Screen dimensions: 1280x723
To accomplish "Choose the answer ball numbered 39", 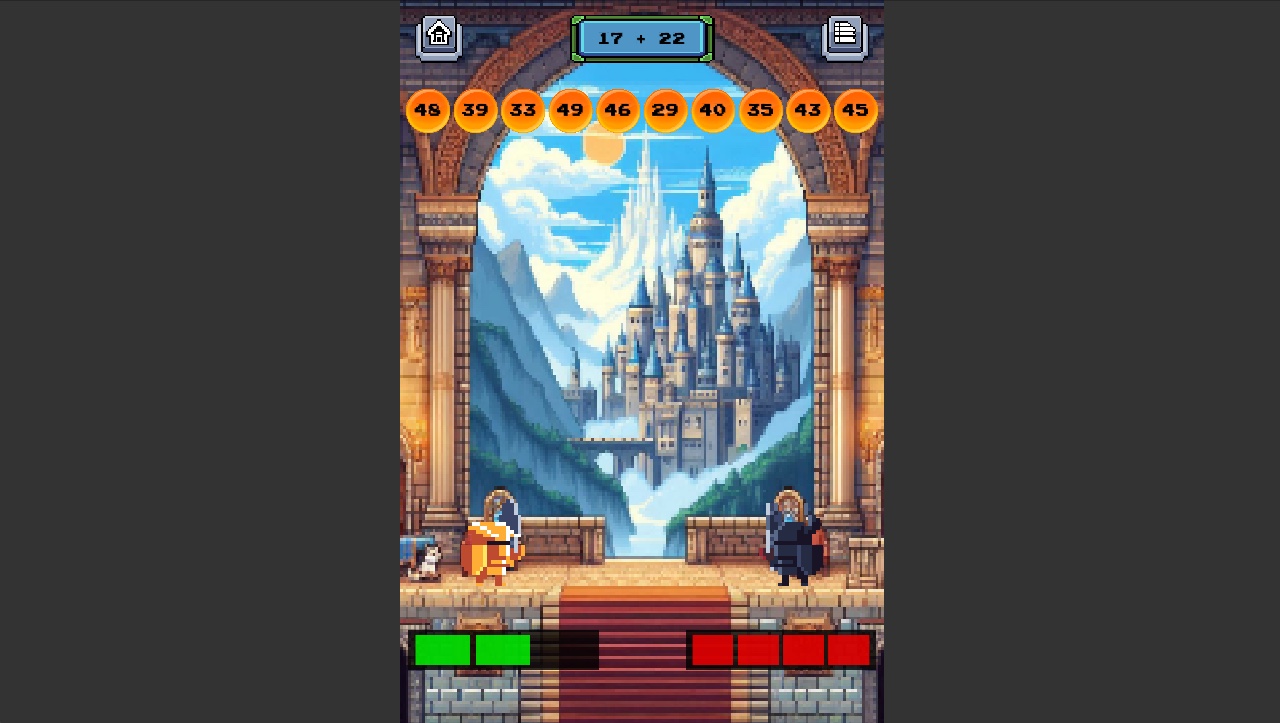I will pyautogui.click(x=475, y=110).
